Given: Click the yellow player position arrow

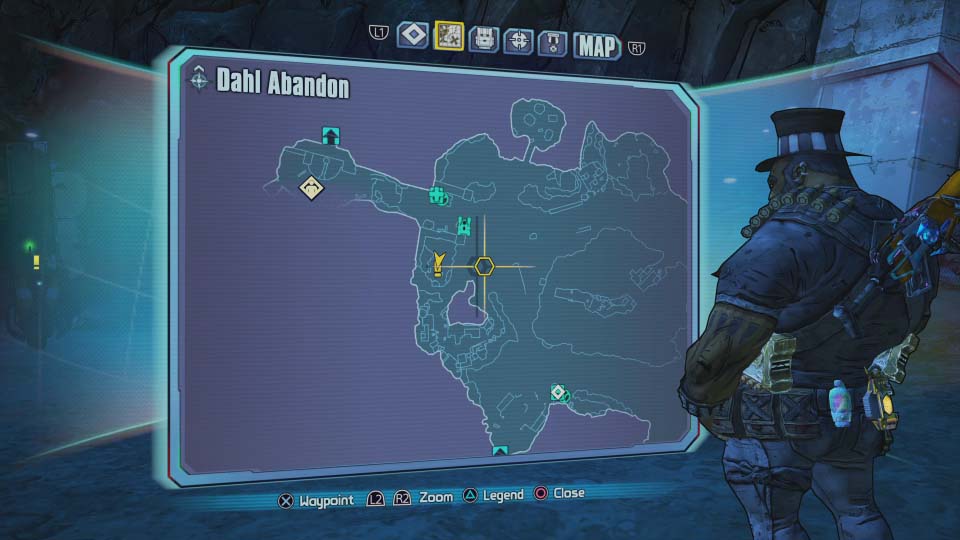Looking at the screenshot, I should tap(438, 264).
